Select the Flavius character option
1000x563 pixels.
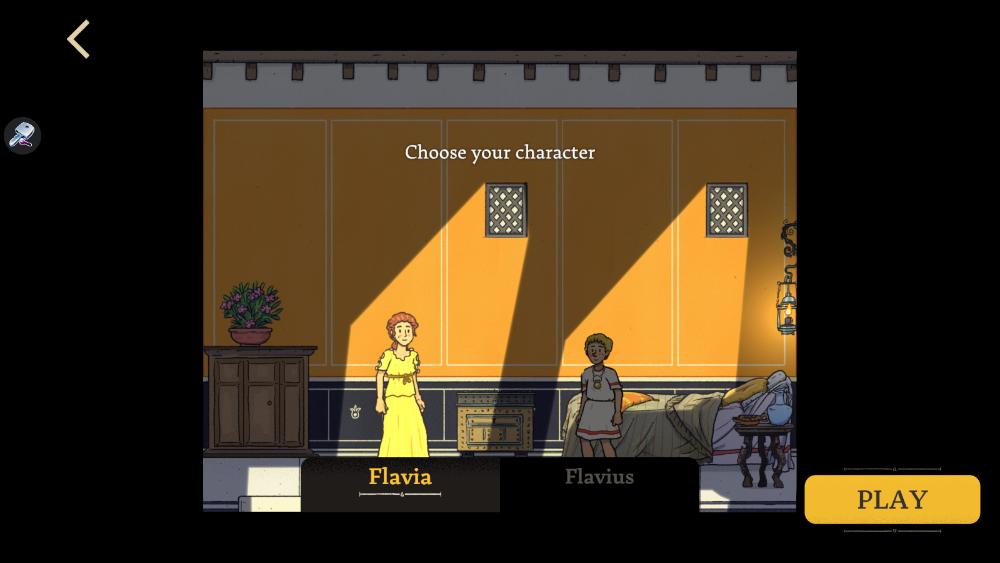(599, 478)
